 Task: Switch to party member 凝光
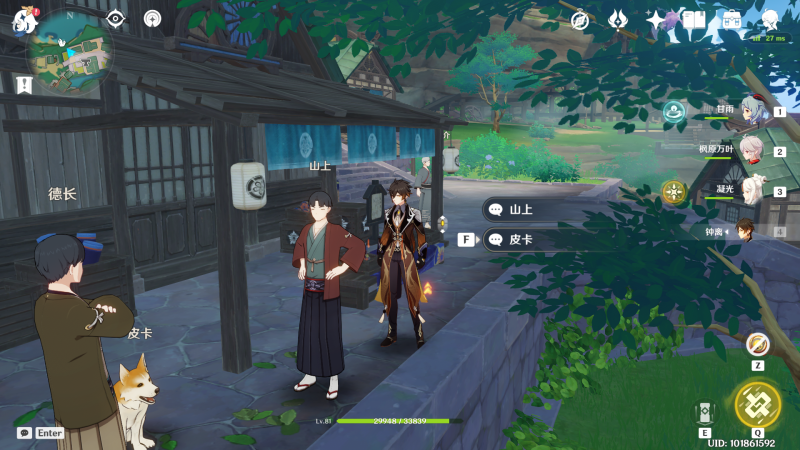point(752,190)
